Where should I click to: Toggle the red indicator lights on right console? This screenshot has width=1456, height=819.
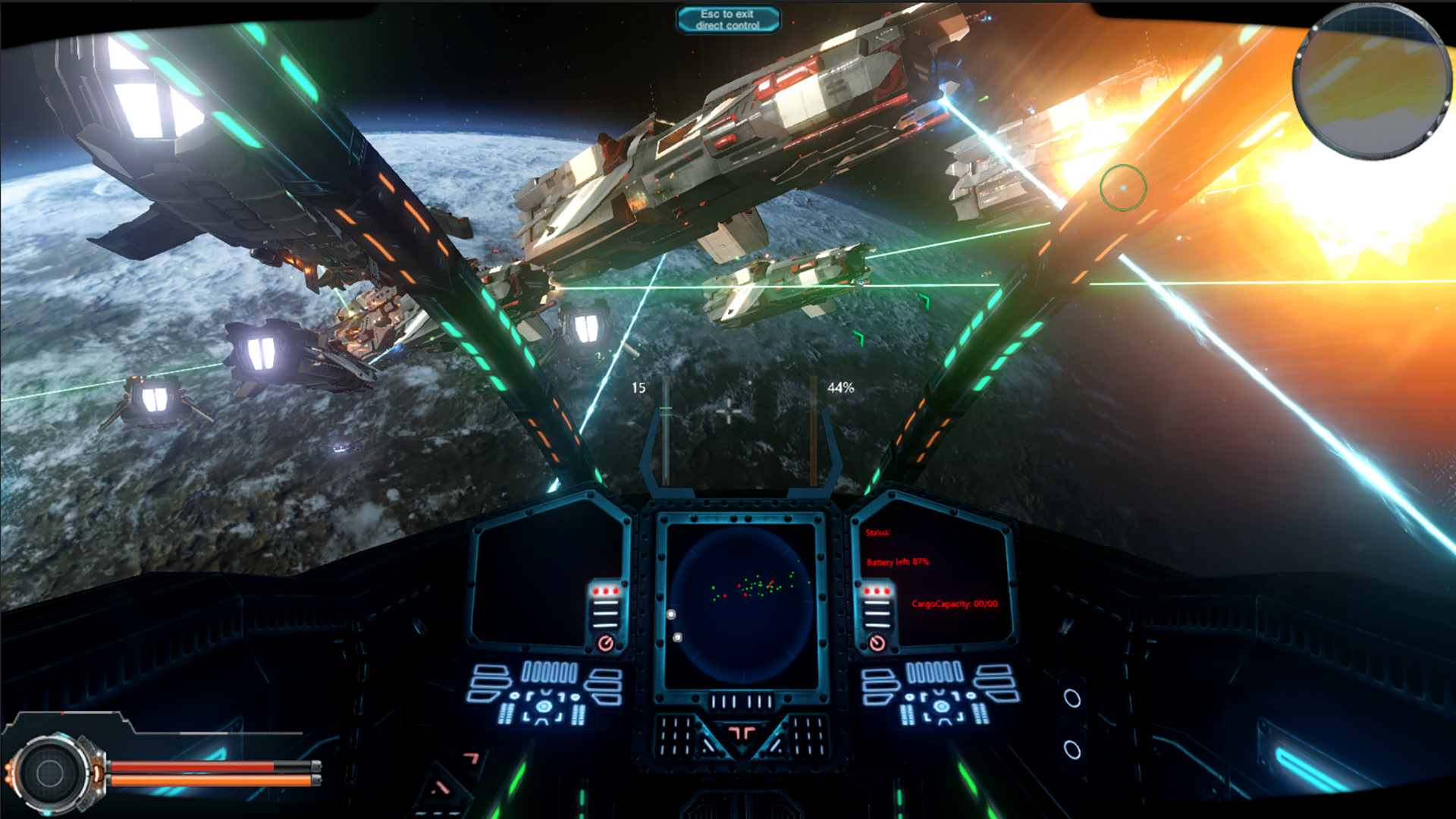(877, 591)
